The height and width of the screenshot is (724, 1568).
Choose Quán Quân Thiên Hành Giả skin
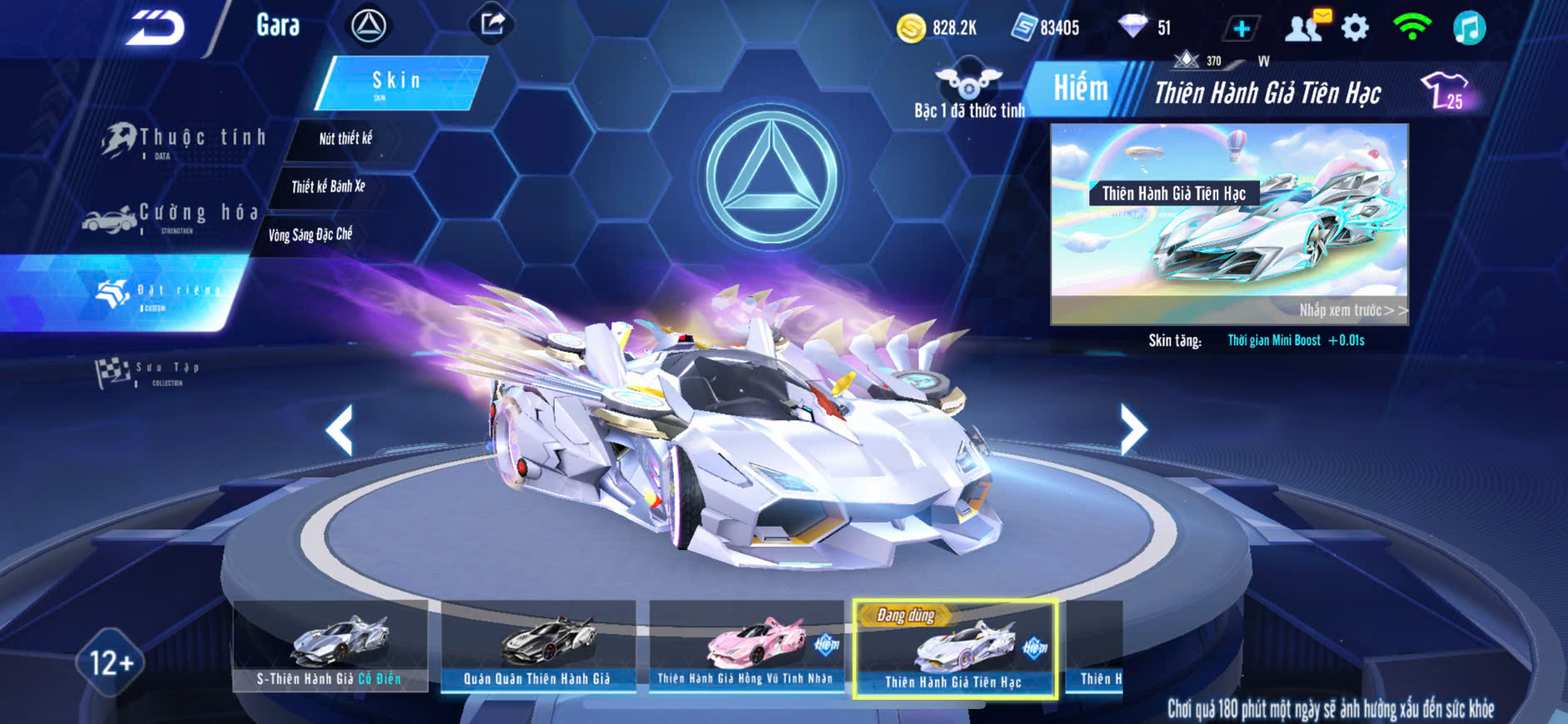click(538, 646)
